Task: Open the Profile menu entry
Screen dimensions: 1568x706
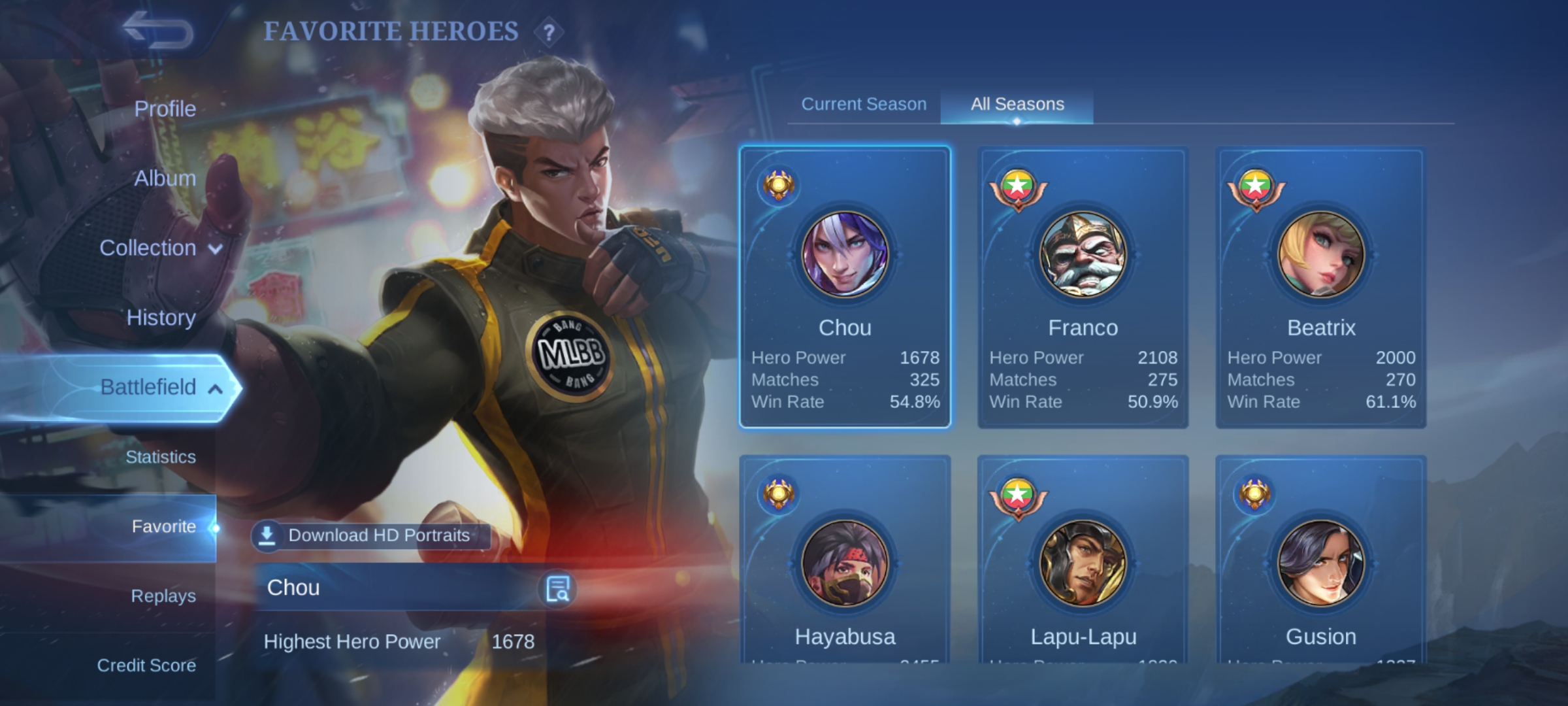Action: tap(165, 109)
